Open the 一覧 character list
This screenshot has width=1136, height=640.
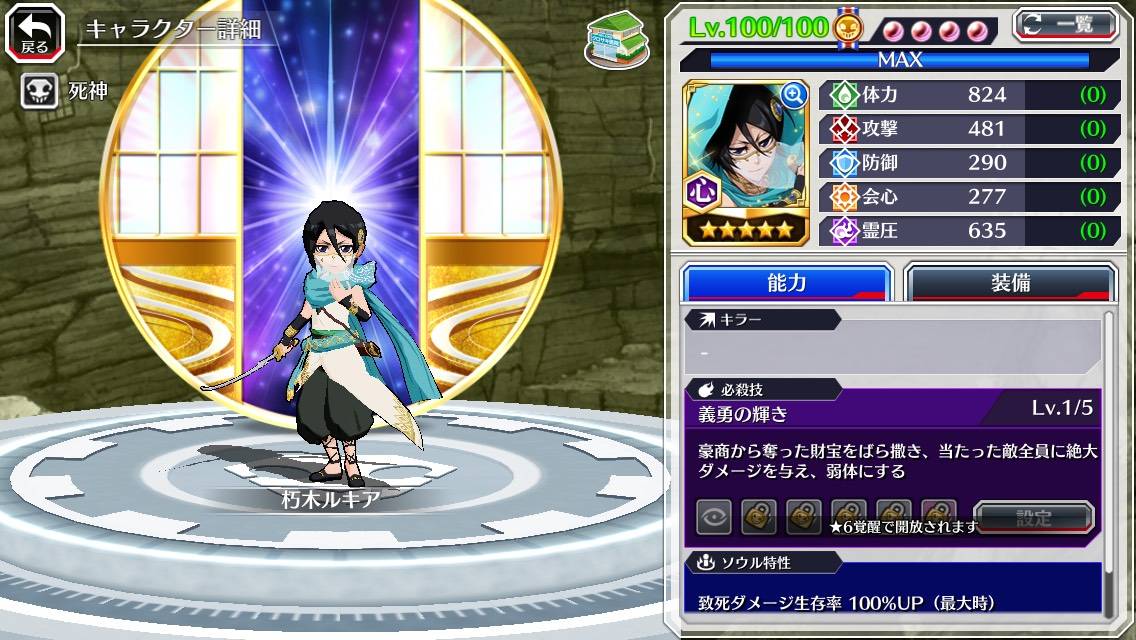coord(1065,24)
